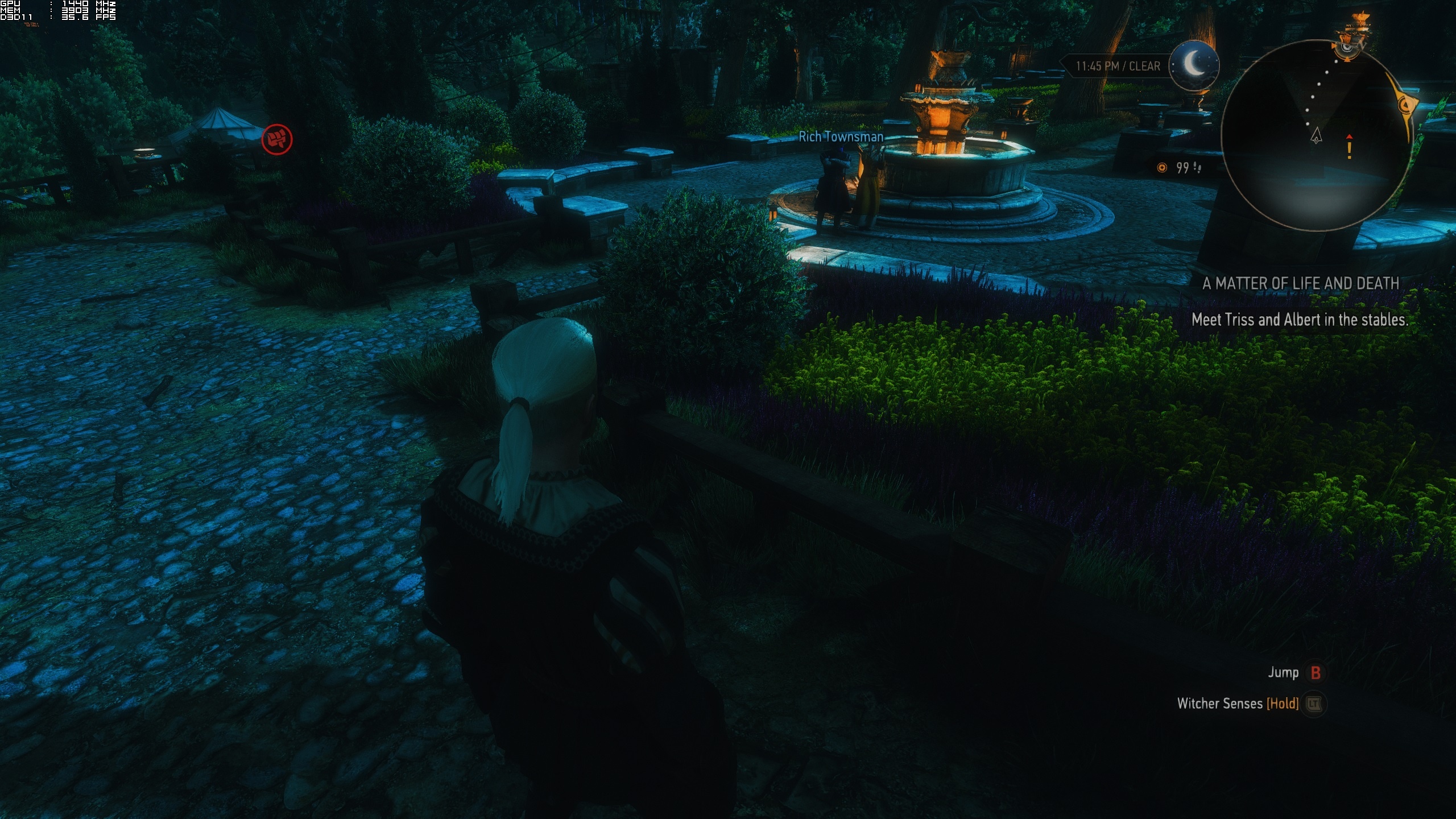Click the circular minimap
Image resolution: width=1456 pixels, height=819 pixels.
pos(1316,135)
